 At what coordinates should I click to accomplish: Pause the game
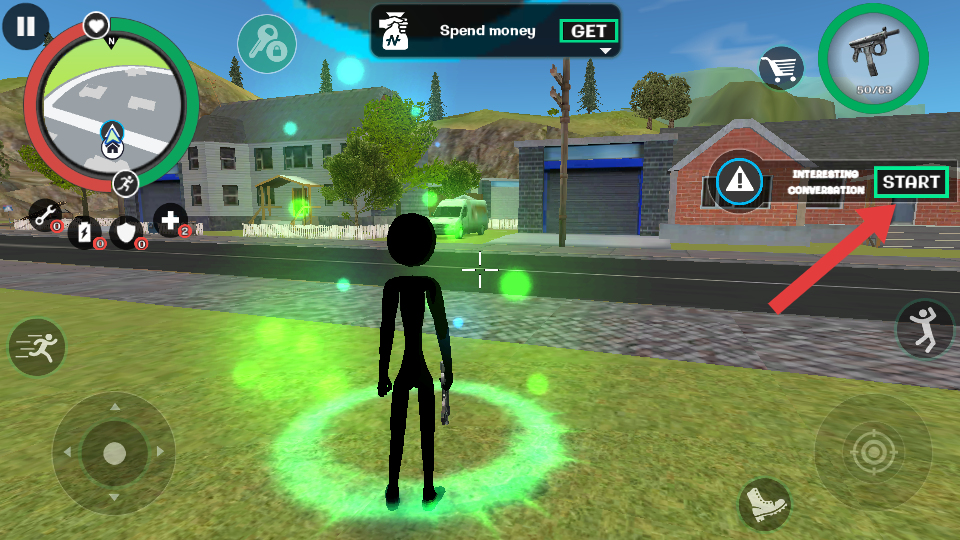click(25, 26)
